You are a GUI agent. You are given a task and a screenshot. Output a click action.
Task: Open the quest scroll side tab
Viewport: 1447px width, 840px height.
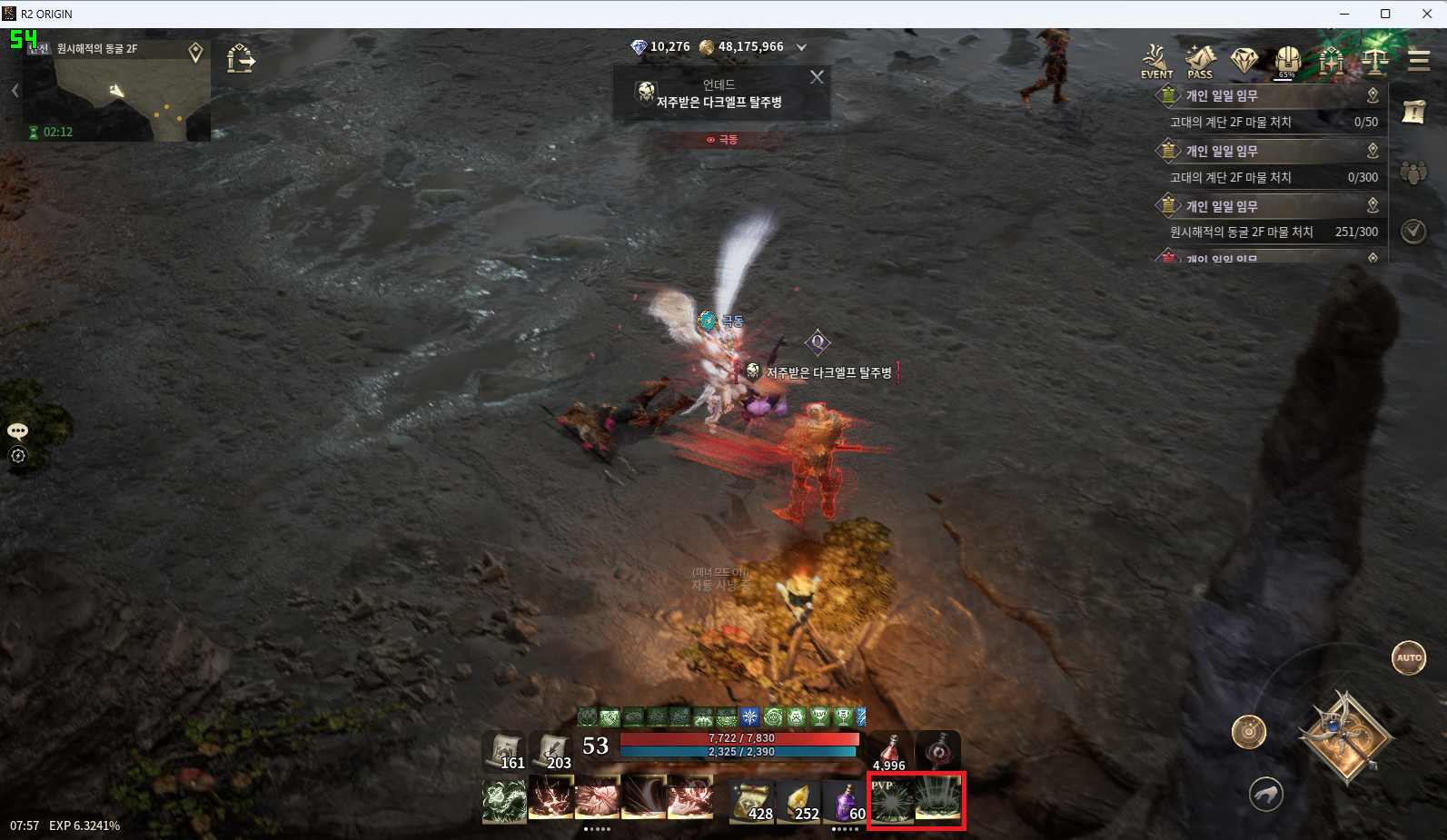click(x=1413, y=113)
